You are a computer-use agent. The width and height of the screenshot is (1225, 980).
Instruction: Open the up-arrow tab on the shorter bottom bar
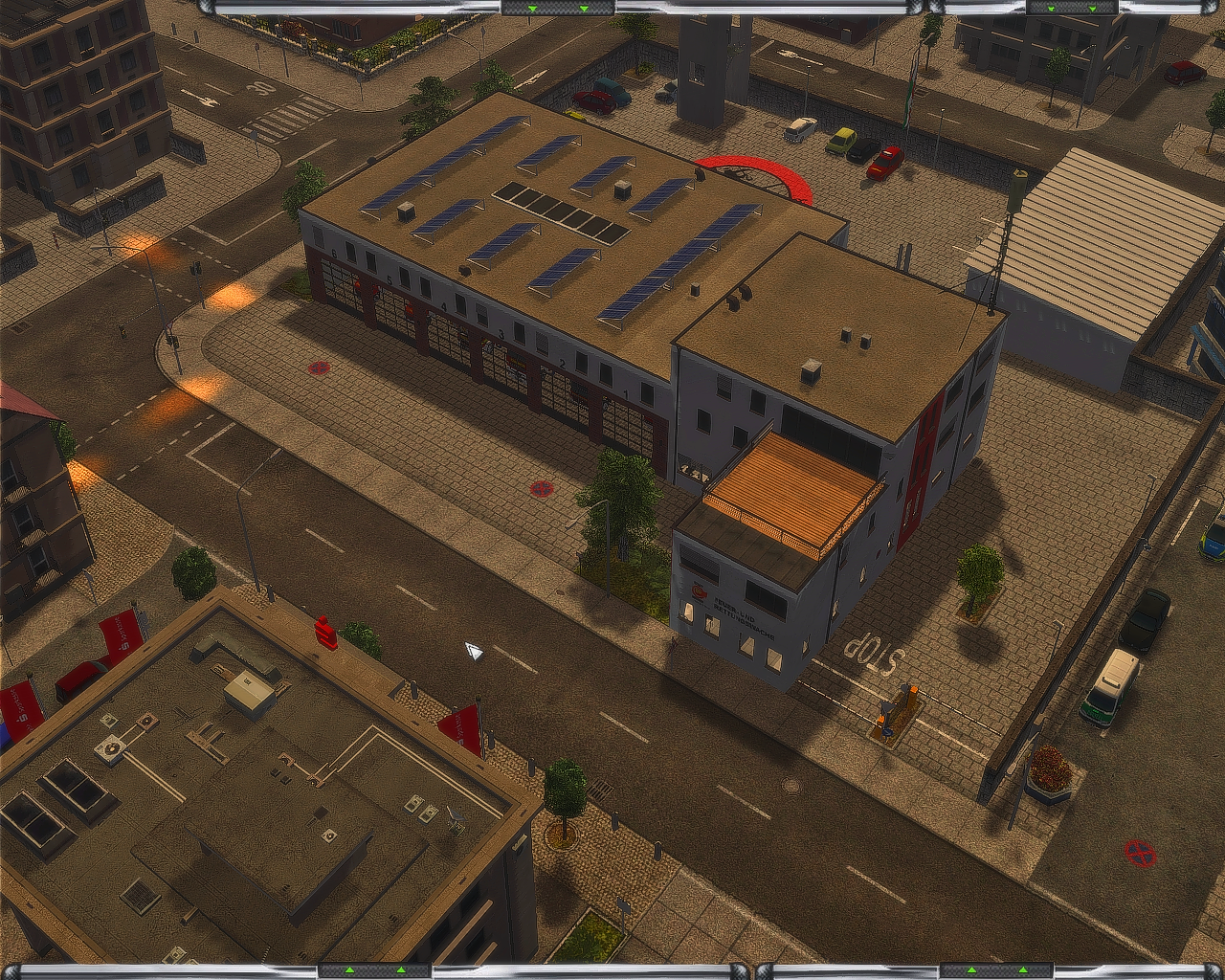pyautogui.click(x=995, y=970)
